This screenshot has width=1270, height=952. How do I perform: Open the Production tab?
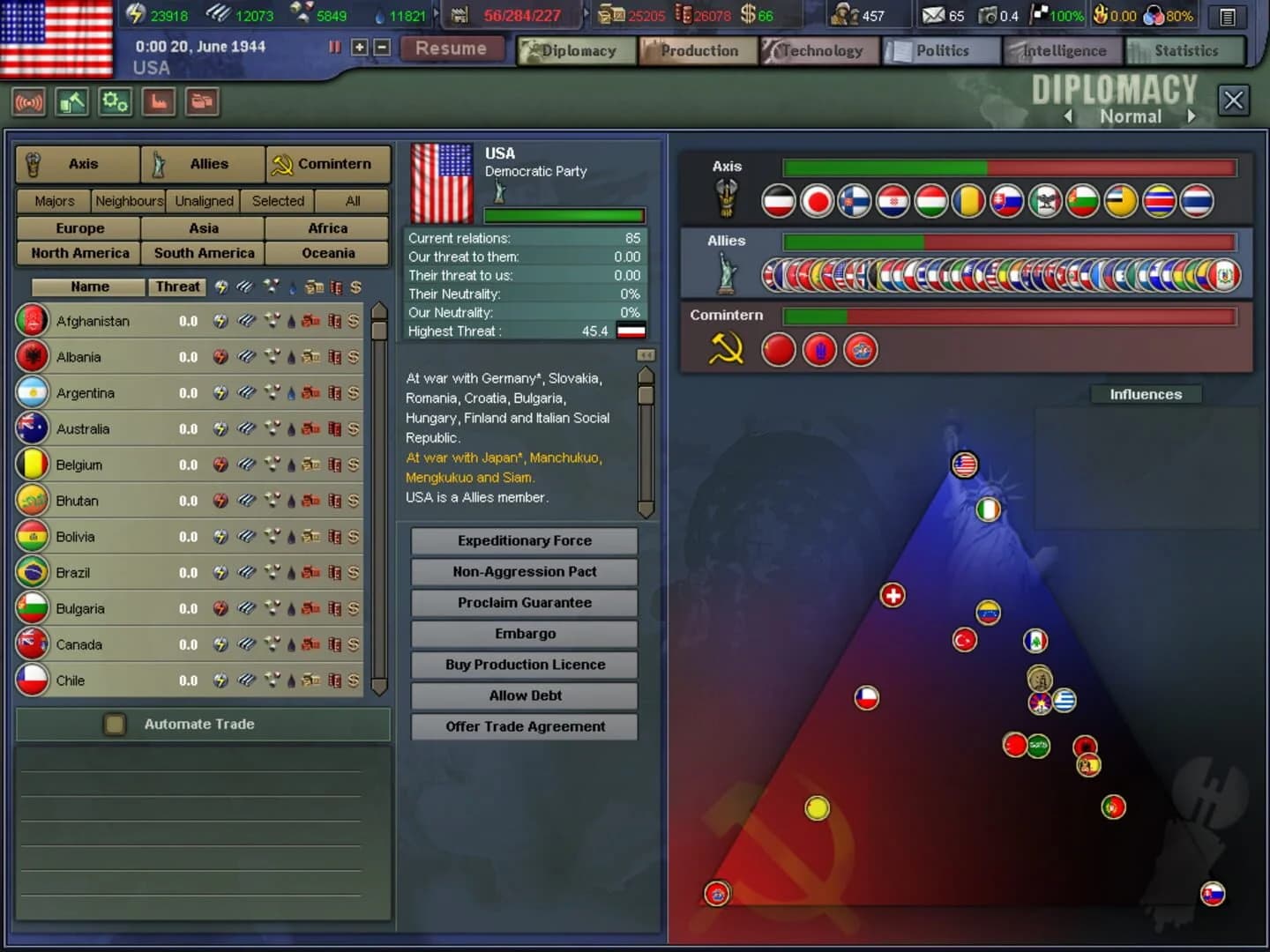click(698, 50)
